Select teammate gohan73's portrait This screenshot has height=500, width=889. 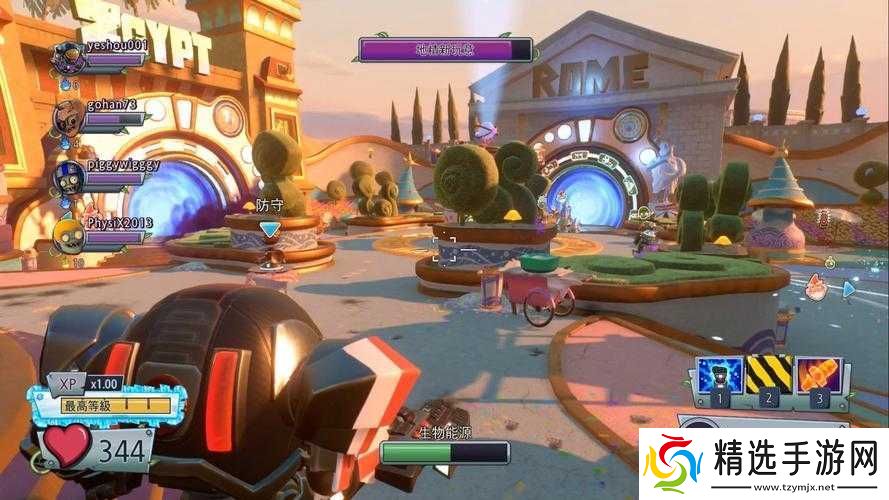[68, 114]
